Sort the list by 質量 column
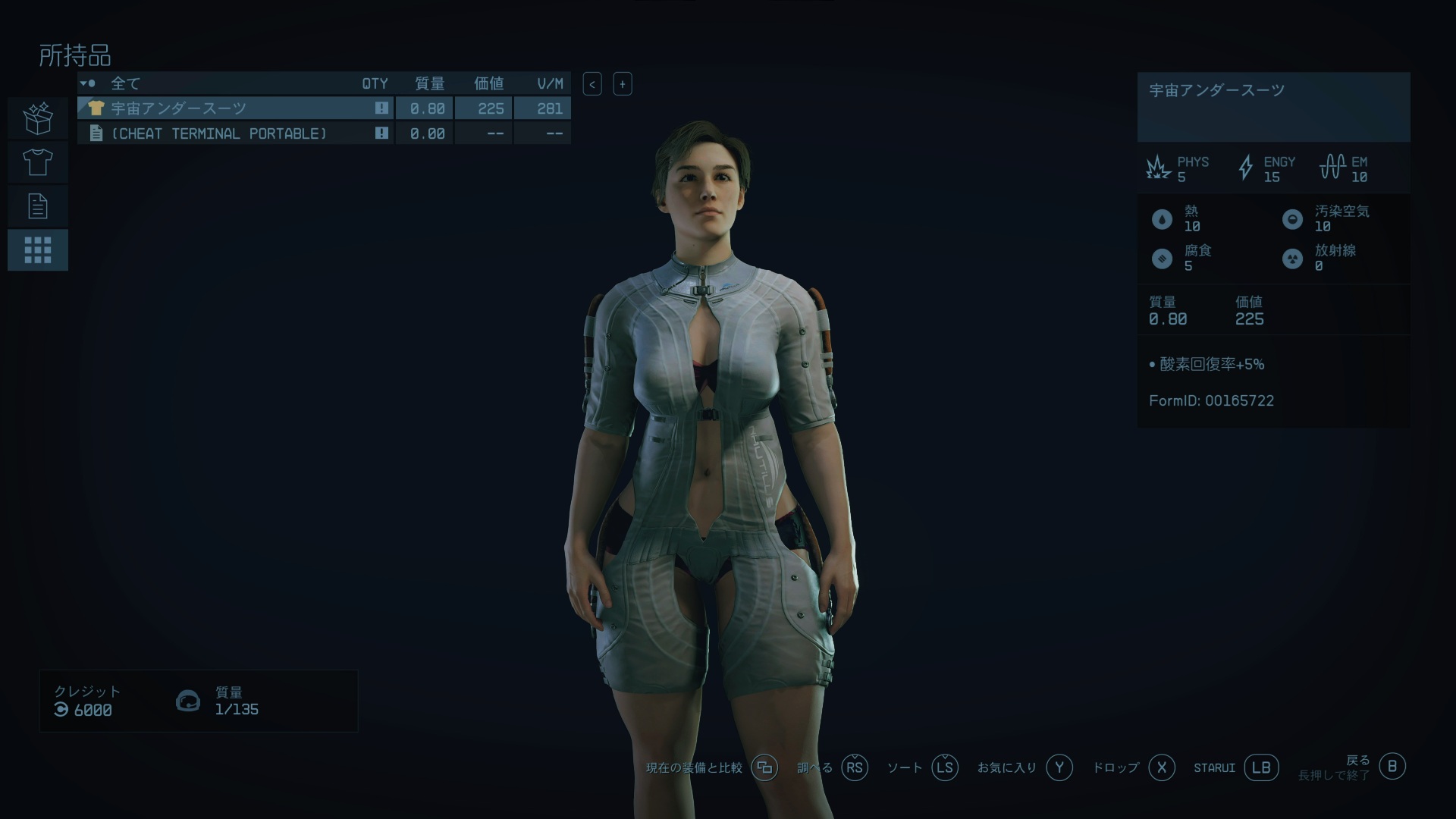Viewport: 1456px width, 819px height. tap(429, 83)
